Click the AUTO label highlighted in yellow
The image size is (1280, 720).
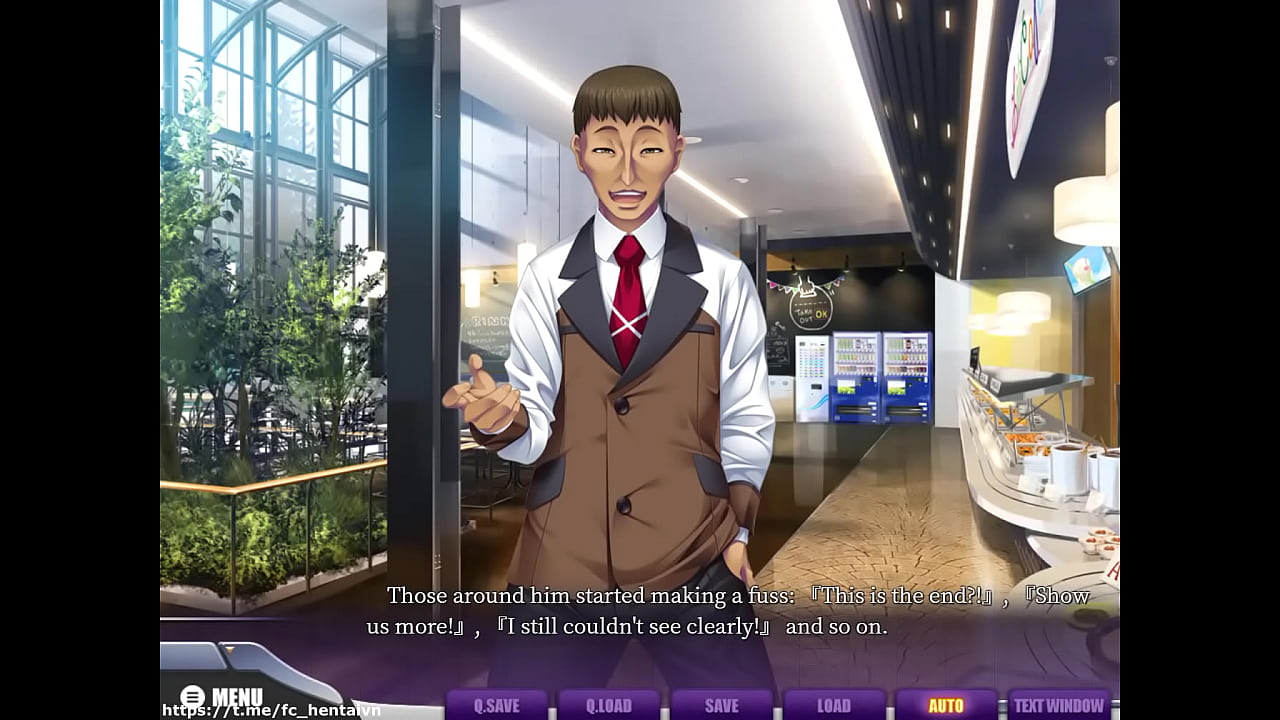948,704
